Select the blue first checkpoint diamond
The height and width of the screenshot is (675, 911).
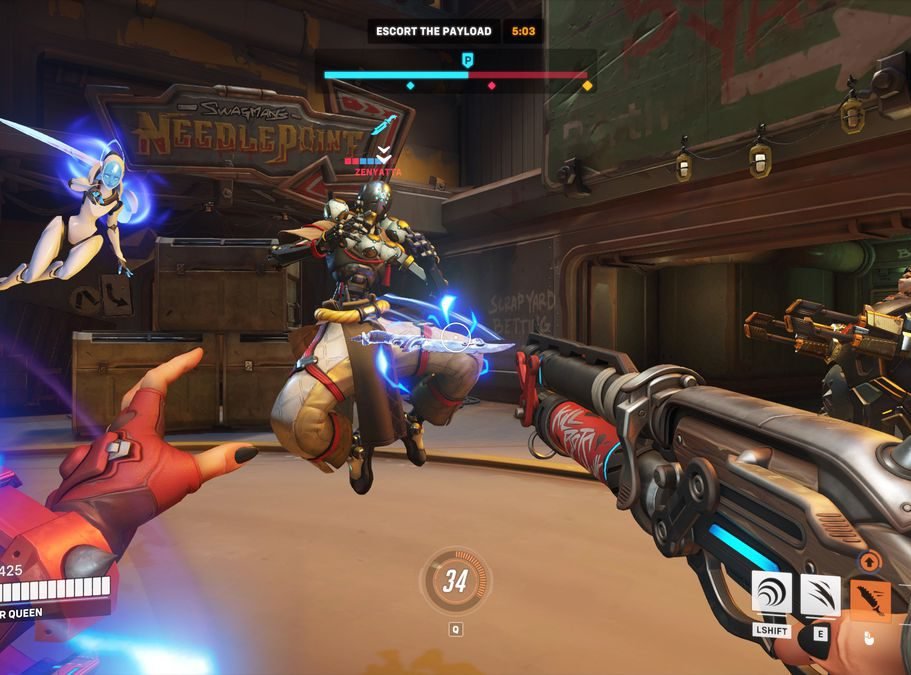pyautogui.click(x=410, y=86)
